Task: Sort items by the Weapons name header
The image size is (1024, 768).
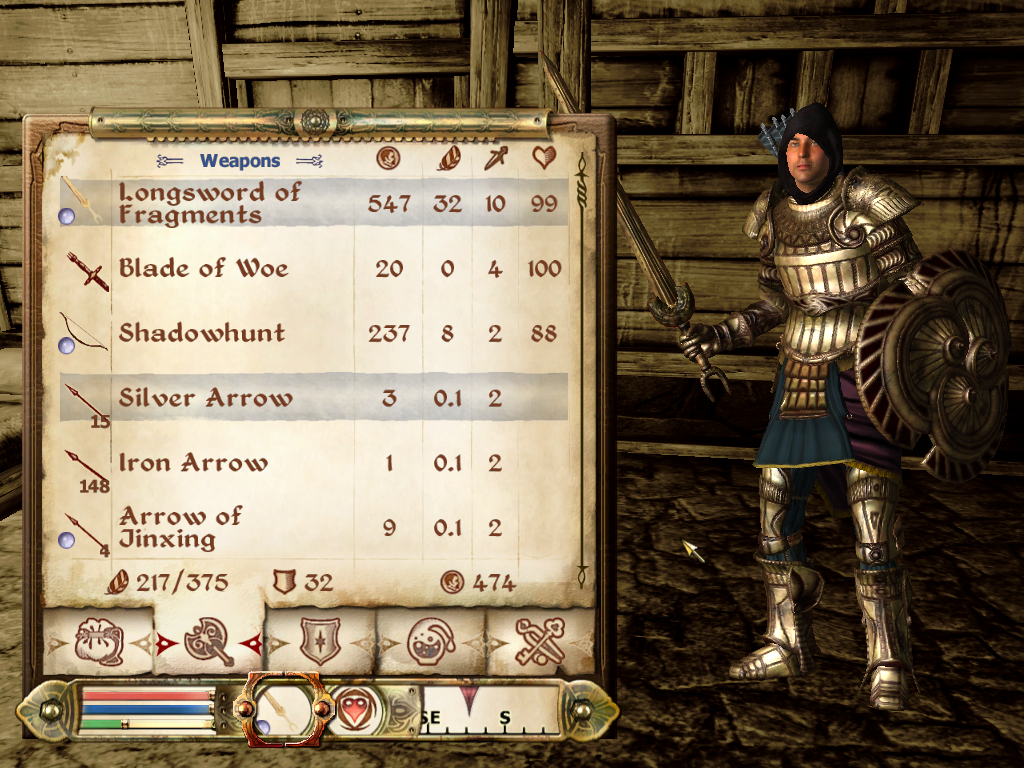Action: [x=240, y=160]
